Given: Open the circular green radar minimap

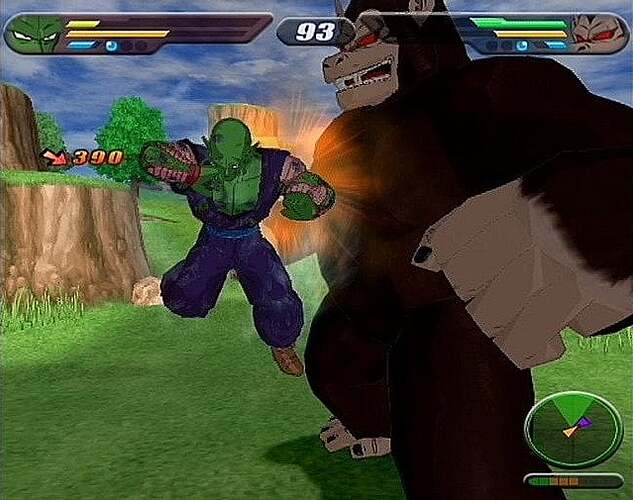Looking at the screenshot, I should [x=573, y=428].
